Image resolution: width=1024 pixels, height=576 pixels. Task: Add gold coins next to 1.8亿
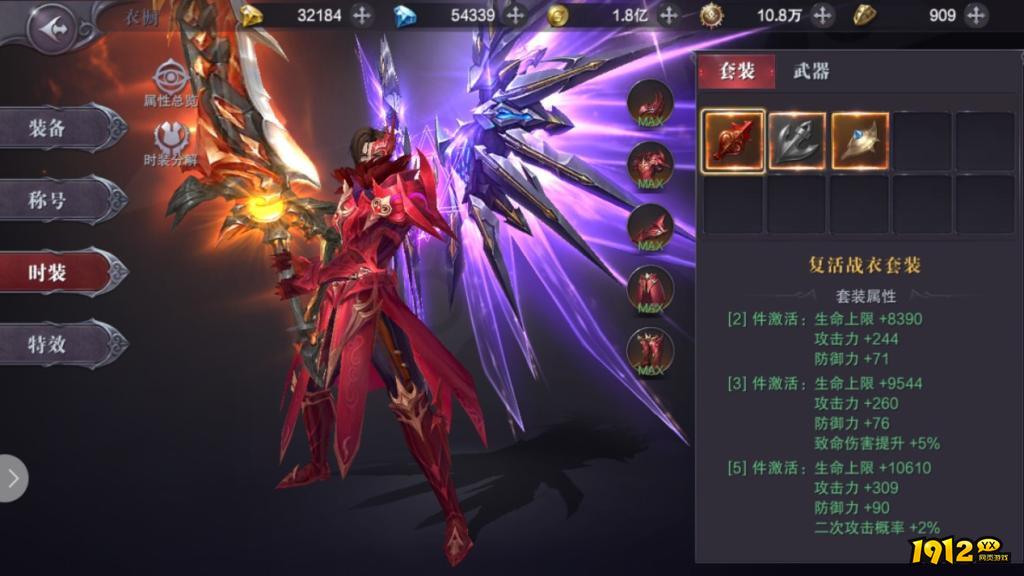tap(669, 15)
